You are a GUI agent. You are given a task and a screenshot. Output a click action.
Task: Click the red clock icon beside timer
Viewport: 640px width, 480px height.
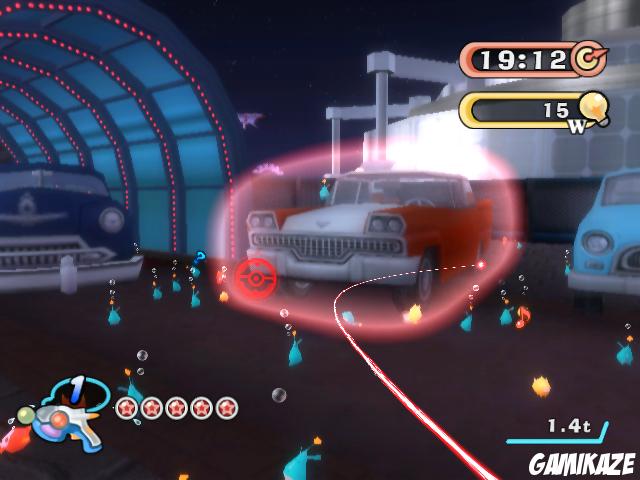coord(590,58)
